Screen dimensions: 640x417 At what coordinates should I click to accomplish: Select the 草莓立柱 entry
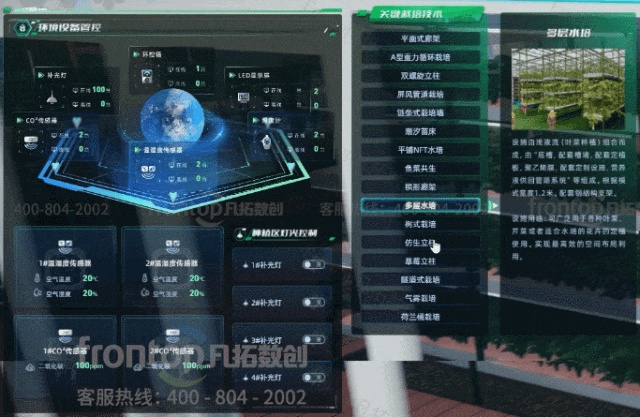[x=422, y=261]
